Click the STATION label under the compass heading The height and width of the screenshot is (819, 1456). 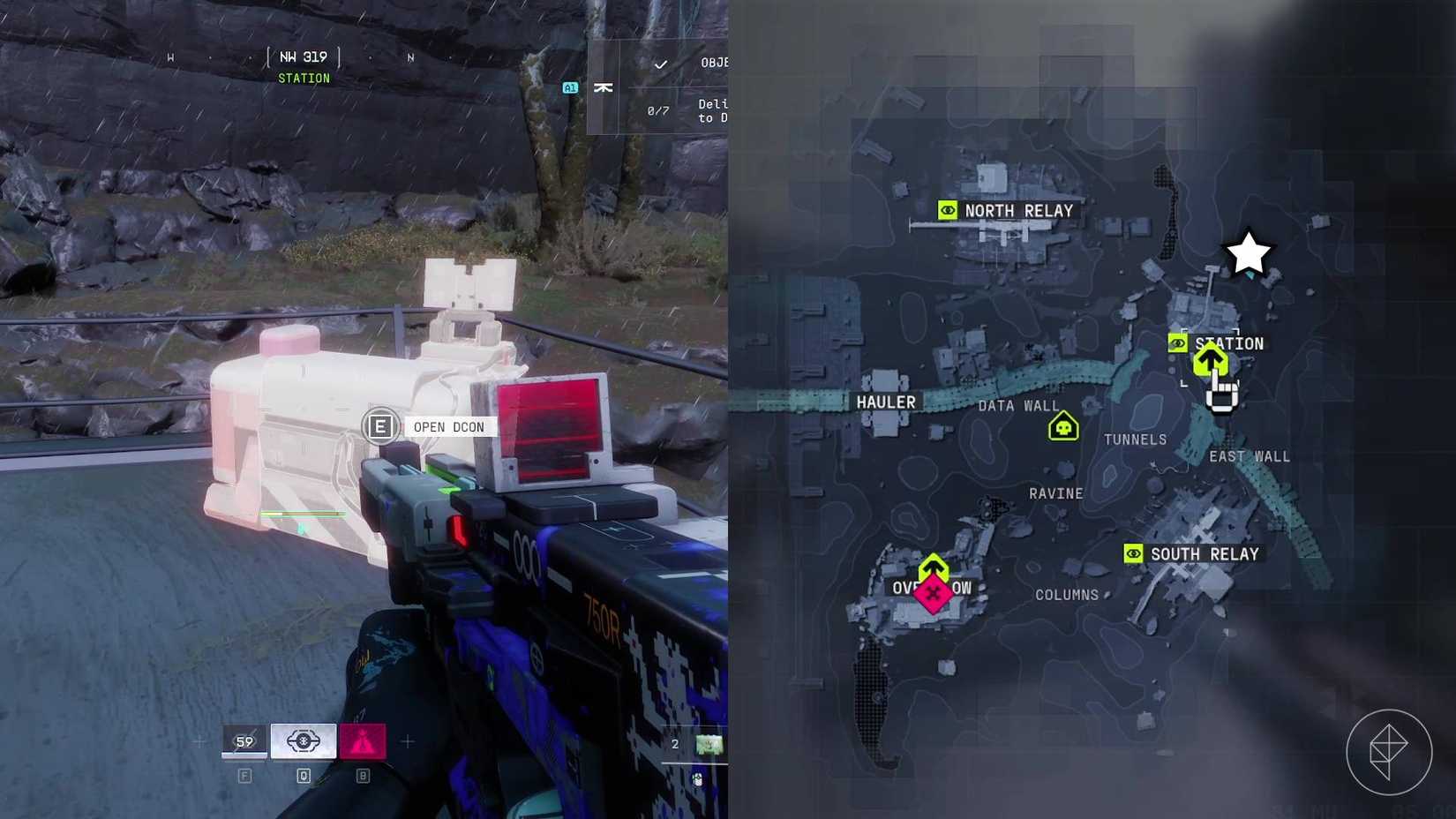point(304,78)
